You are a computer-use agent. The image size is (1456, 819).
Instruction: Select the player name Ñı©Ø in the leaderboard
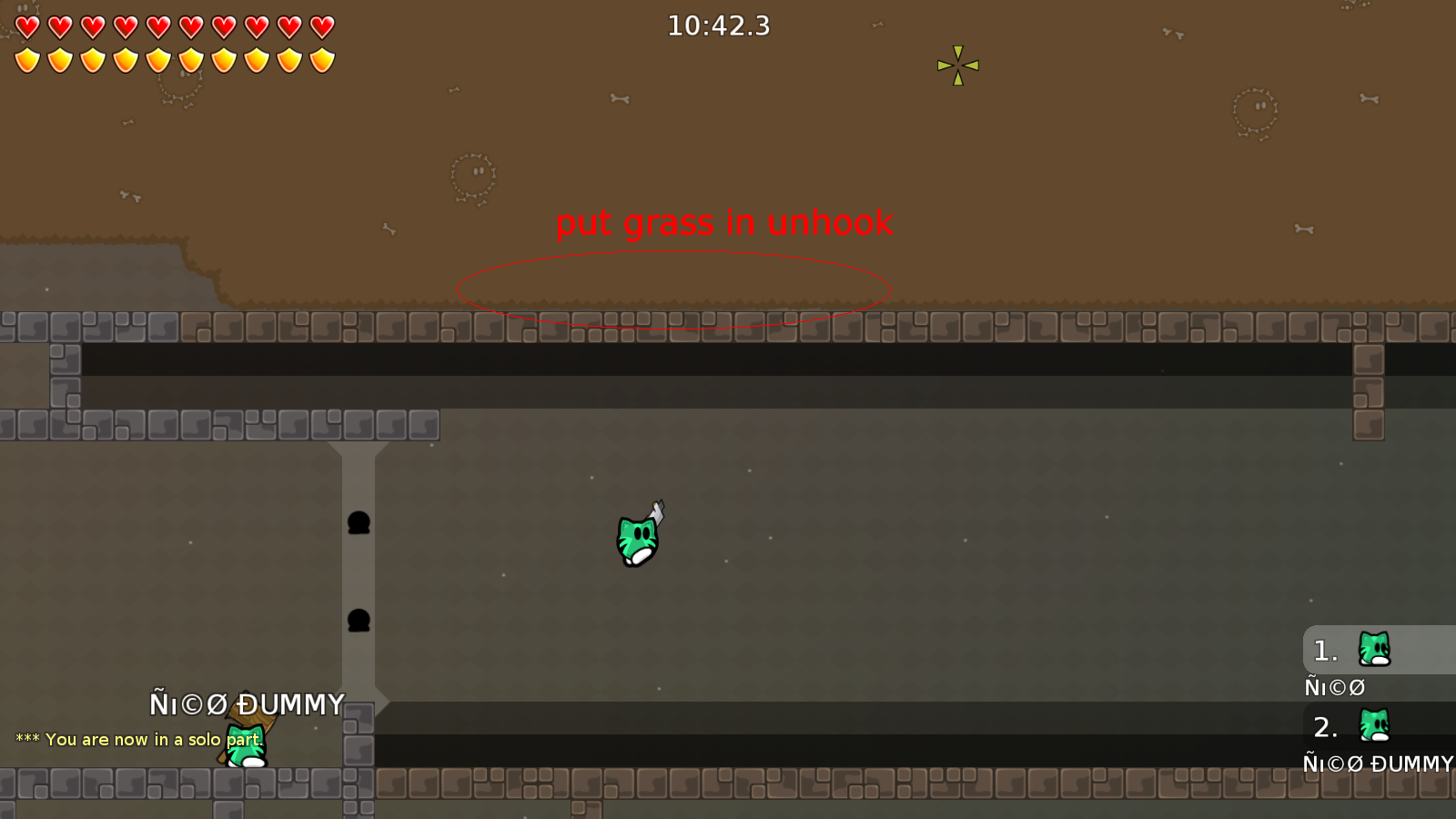click(x=1334, y=687)
